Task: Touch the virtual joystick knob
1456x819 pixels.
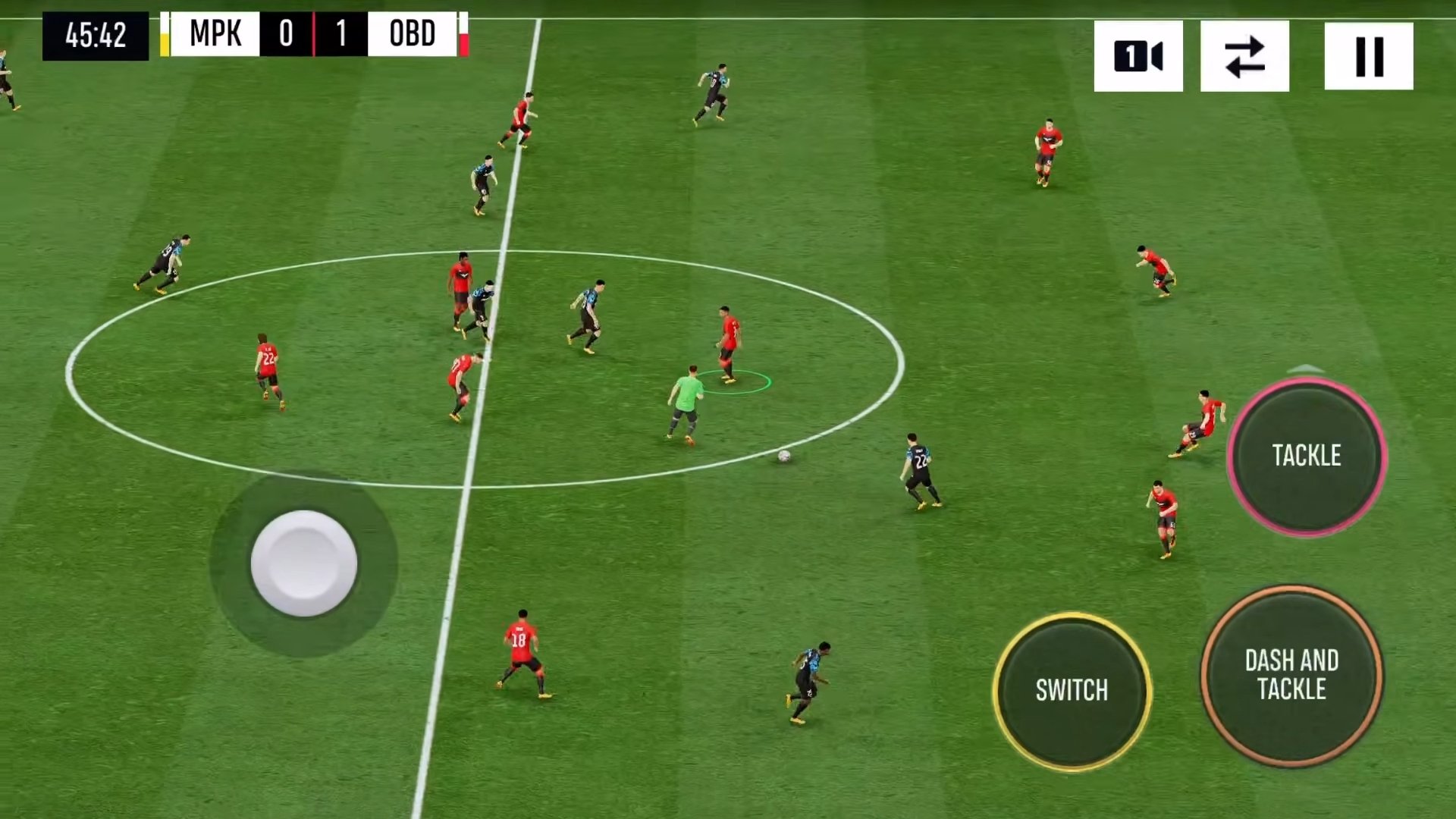Action: pyautogui.click(x=303, y=563)
